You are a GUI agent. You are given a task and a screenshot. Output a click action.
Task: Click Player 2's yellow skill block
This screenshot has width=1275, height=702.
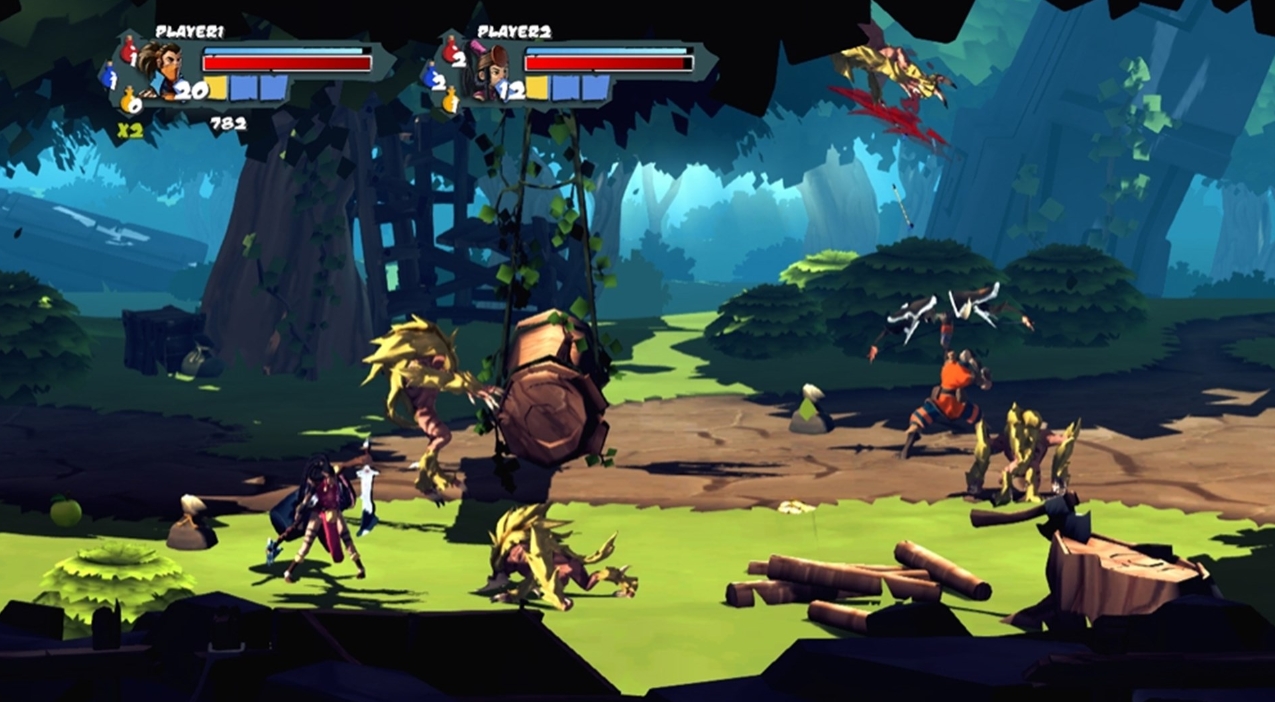point(537,88)
